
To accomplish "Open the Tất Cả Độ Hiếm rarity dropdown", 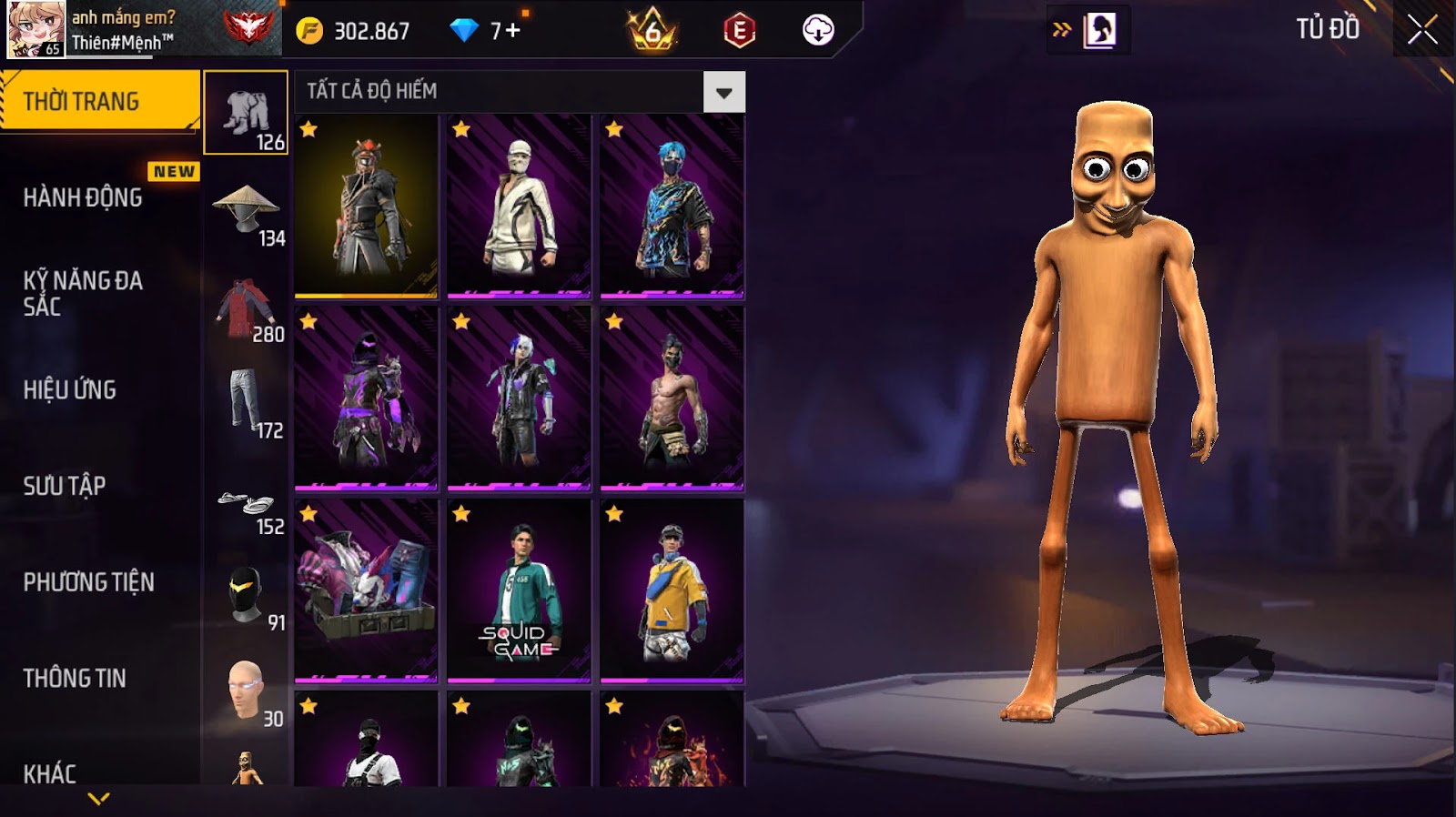I will click(x=723, y=92).
